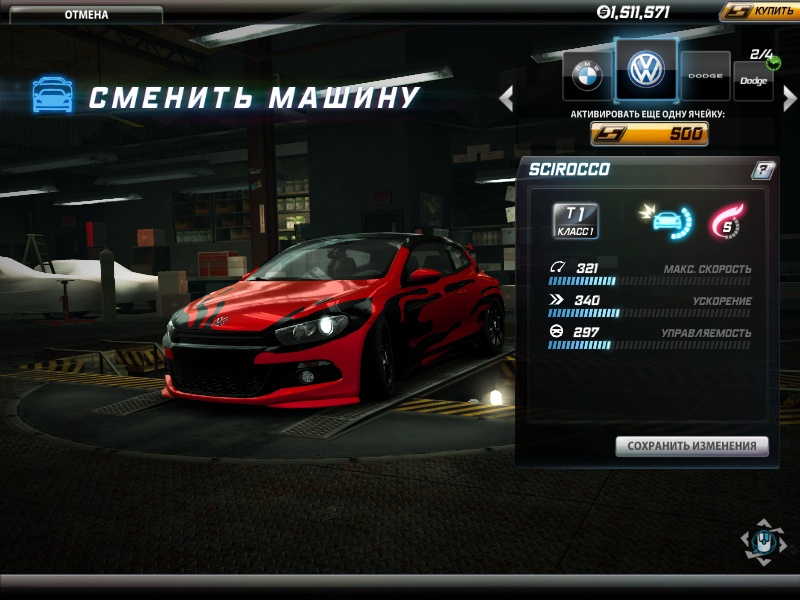The height and width of the screenshot is (600, 800).
Task: Select the blue car powerup icon
Action: click(666, 221)
